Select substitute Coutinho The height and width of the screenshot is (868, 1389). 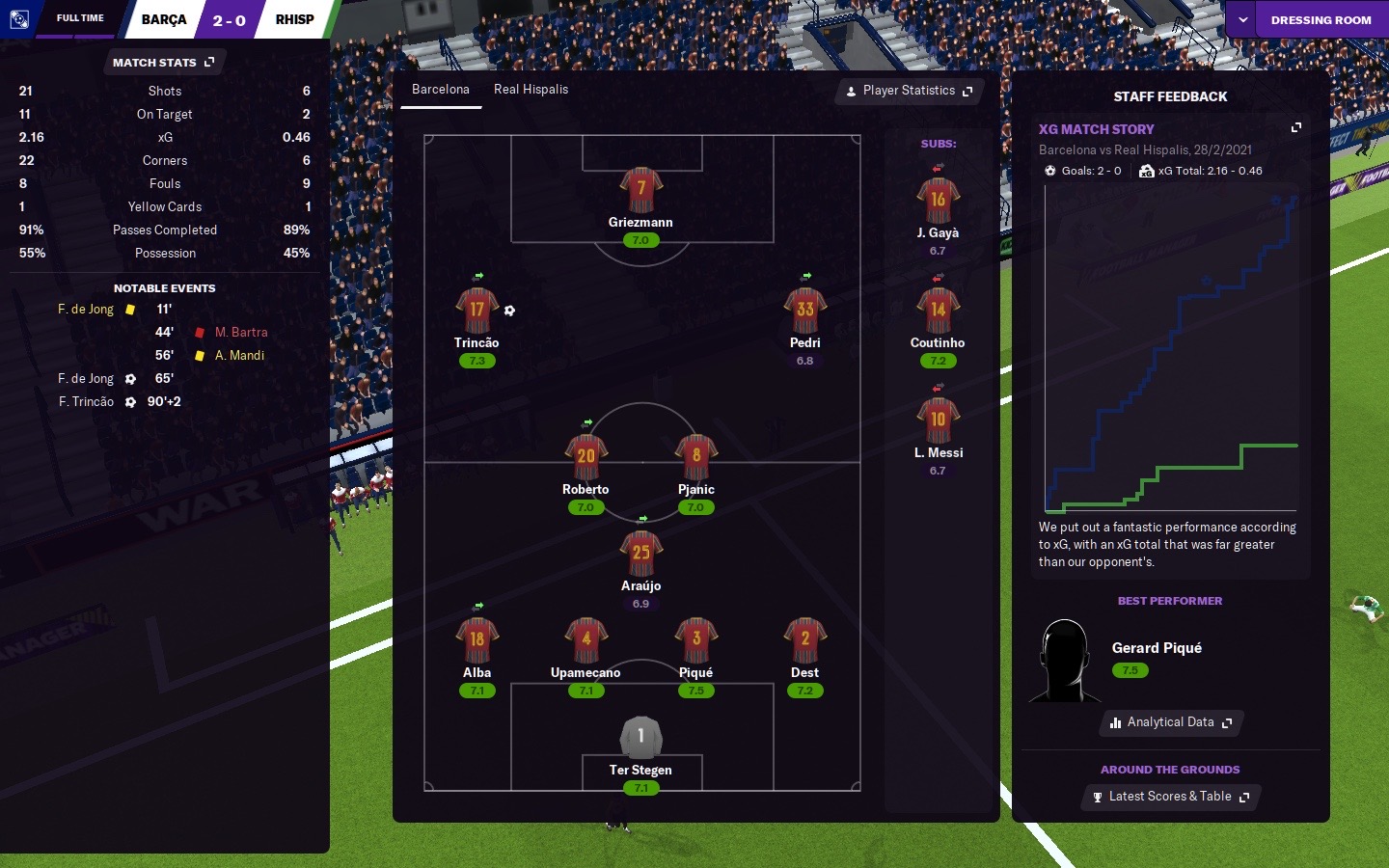pos(938,312)
